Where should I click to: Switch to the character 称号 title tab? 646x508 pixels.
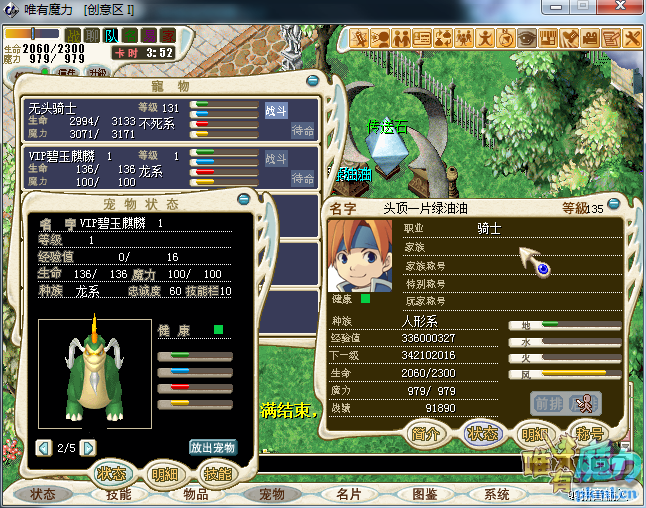coord(591,434)
